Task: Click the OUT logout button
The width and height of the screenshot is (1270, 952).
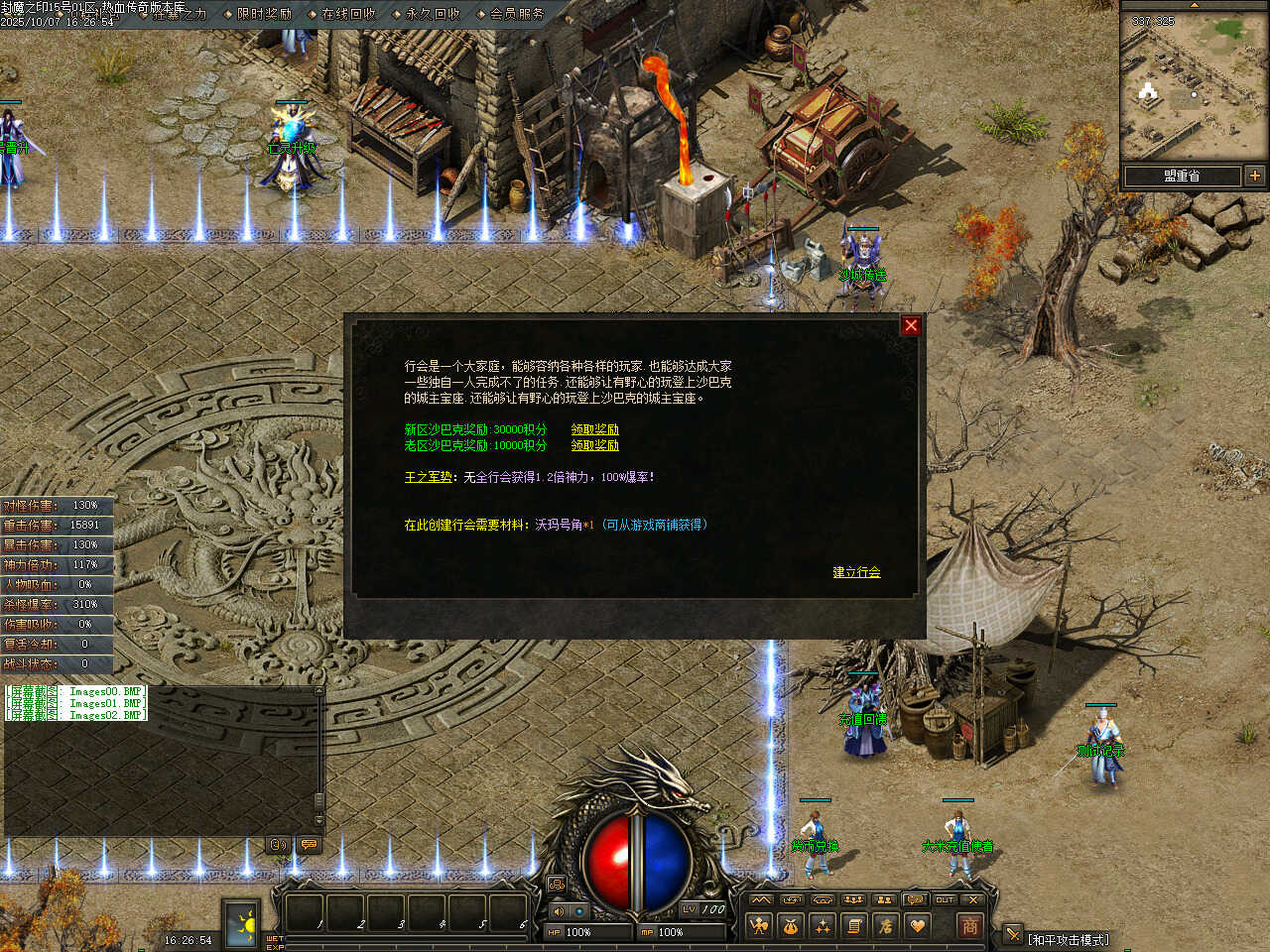Action: (945, 899)
